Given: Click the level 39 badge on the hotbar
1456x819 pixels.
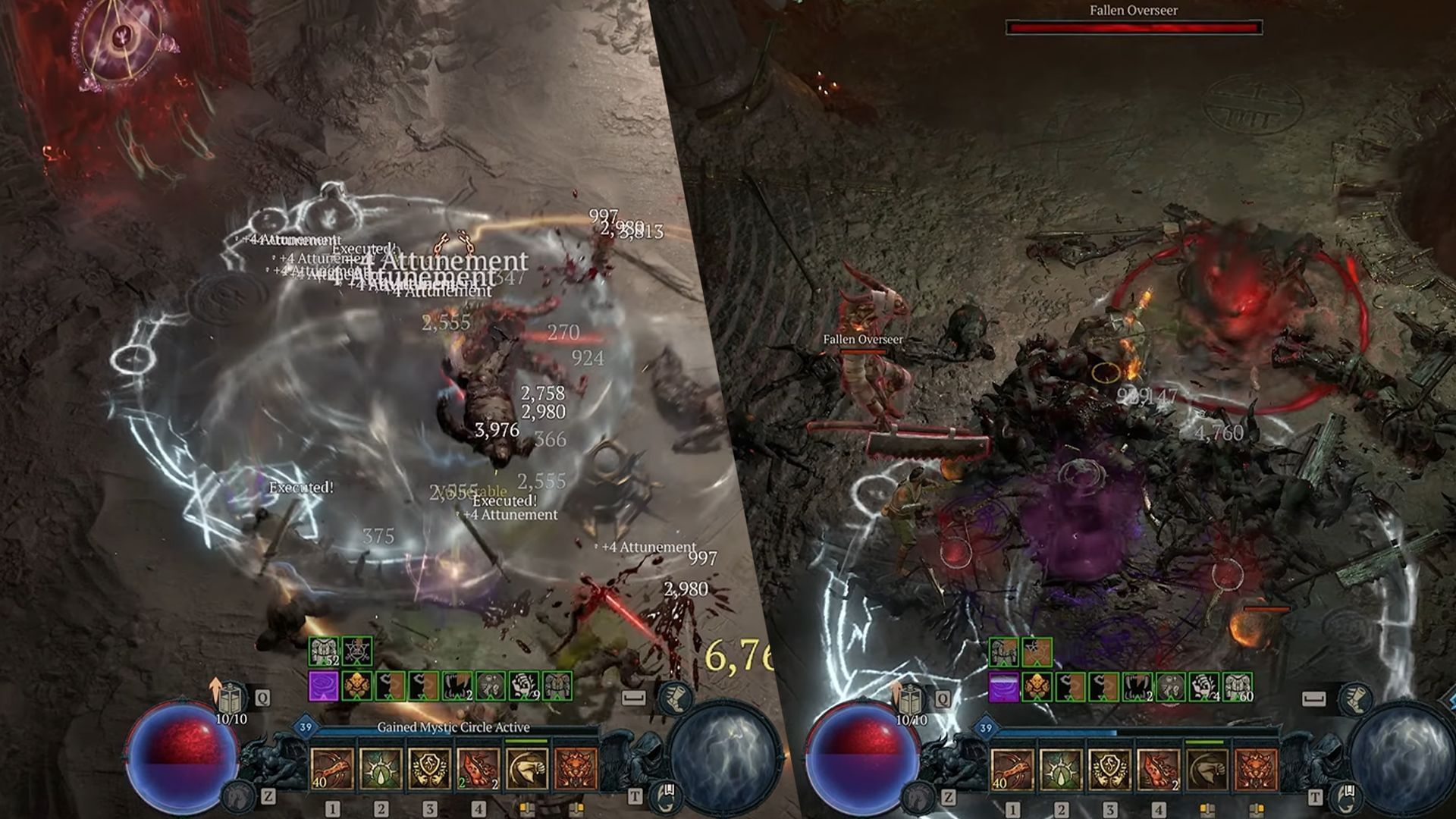Looking at the screenshot, I should [x=306, y=726].
